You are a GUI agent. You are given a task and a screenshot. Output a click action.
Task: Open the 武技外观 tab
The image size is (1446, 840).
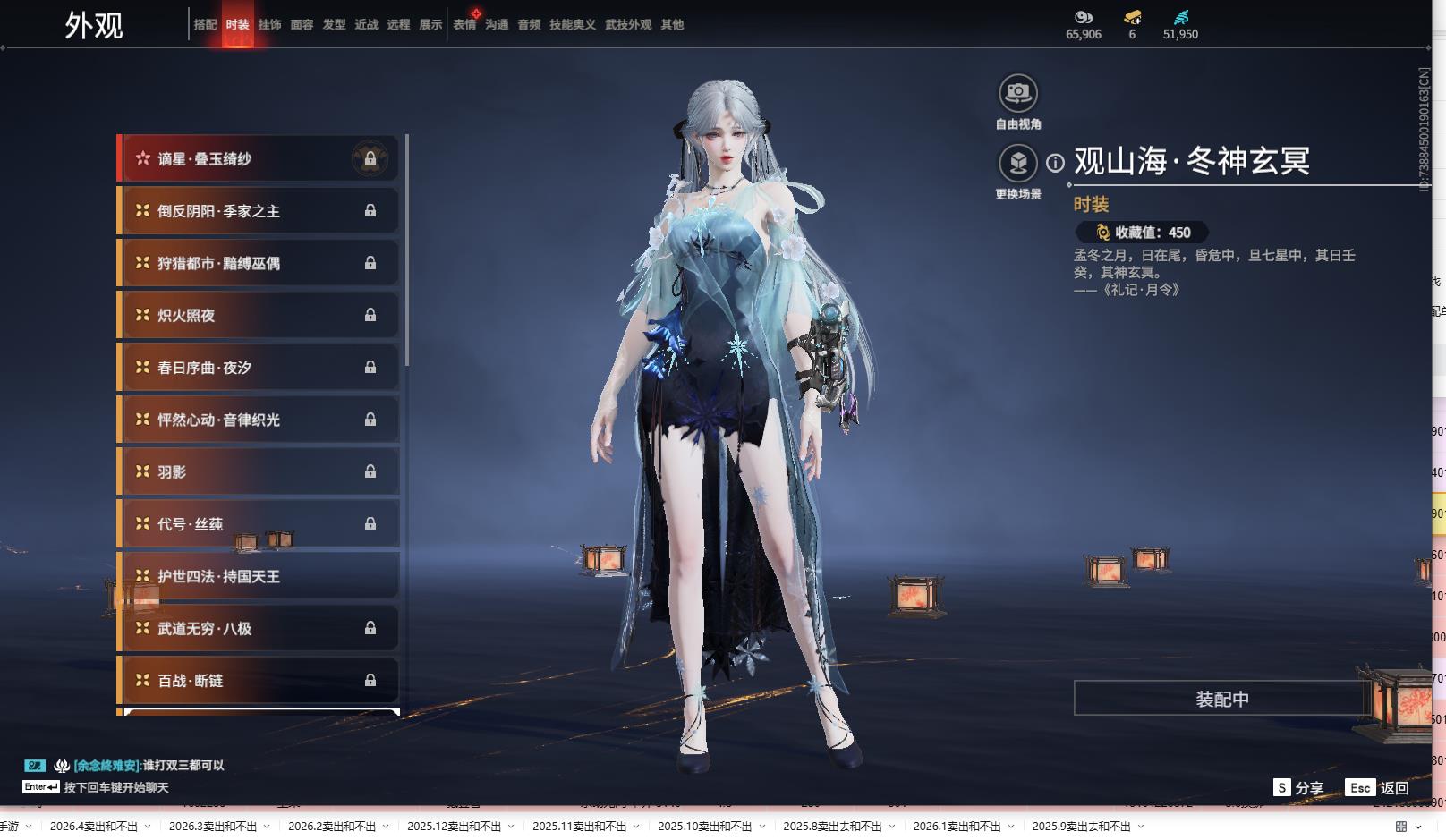click(628, 25)
